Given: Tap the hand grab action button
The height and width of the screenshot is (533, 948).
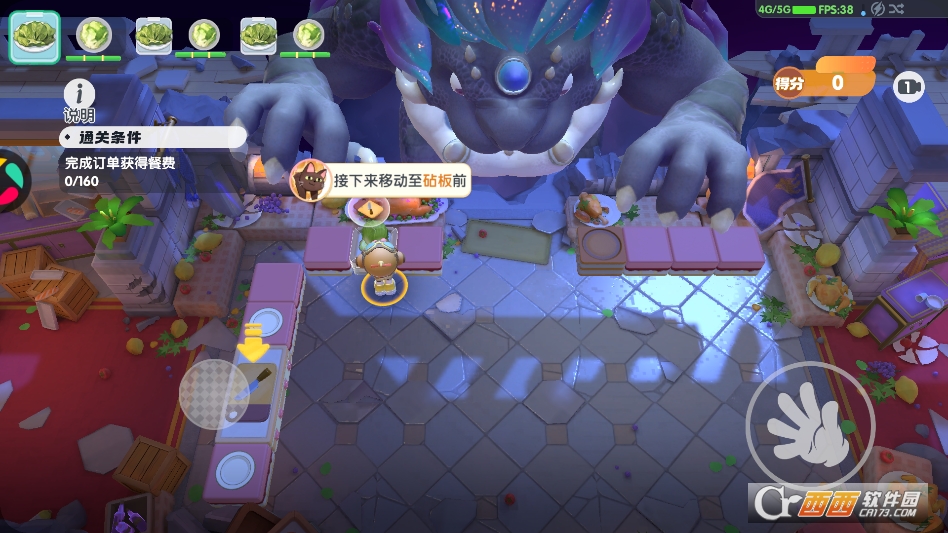Looking at the screenshot, I should tap(809, 425).
